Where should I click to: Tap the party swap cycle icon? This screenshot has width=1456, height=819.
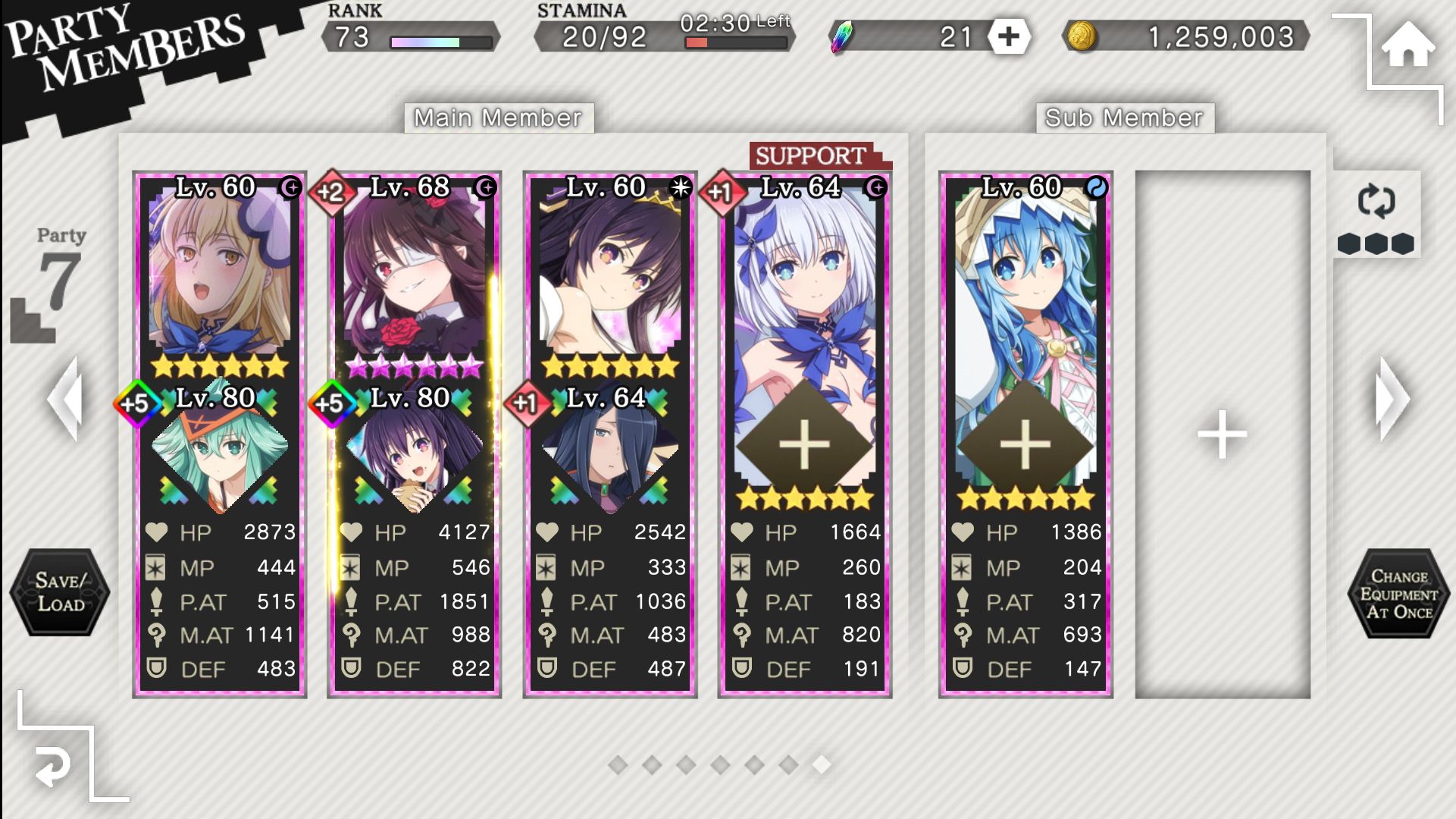click(x=1376, y=202)
